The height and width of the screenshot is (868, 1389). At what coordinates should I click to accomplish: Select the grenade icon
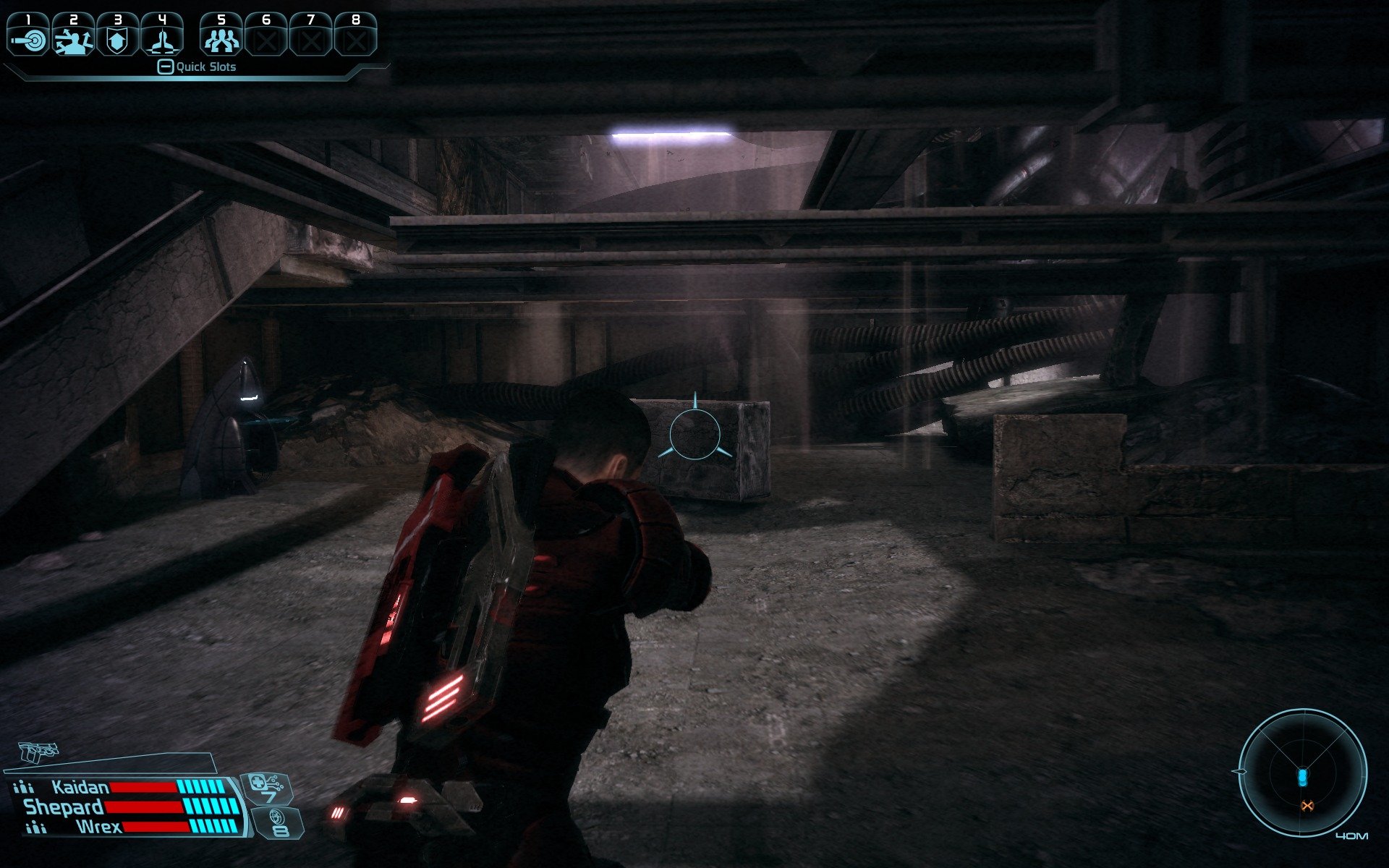[278, 822]
